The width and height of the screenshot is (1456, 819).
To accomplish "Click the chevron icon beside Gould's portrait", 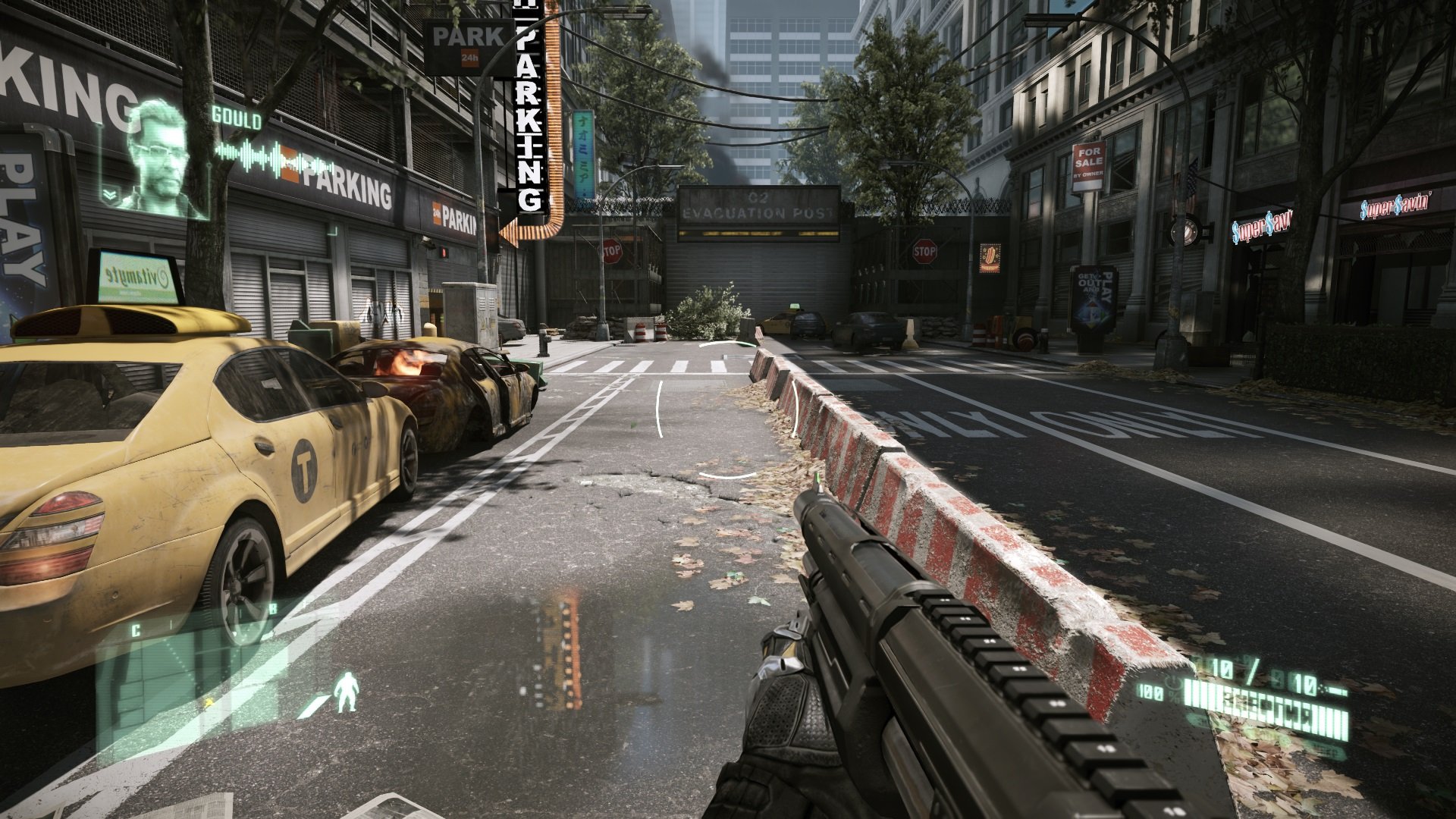I will (x=111, y=195).
